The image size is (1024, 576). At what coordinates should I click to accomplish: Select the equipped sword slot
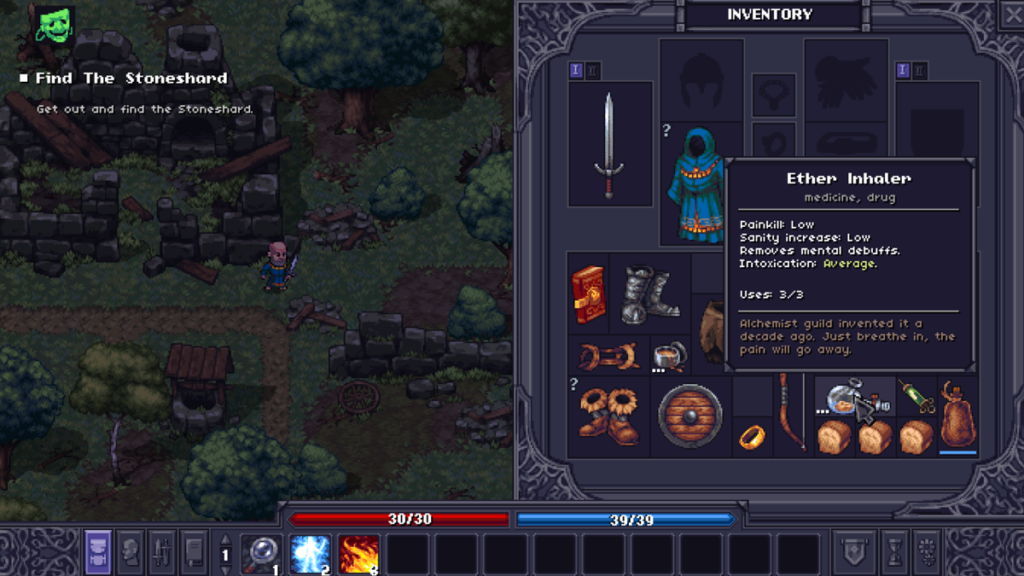tap(609, 145)
